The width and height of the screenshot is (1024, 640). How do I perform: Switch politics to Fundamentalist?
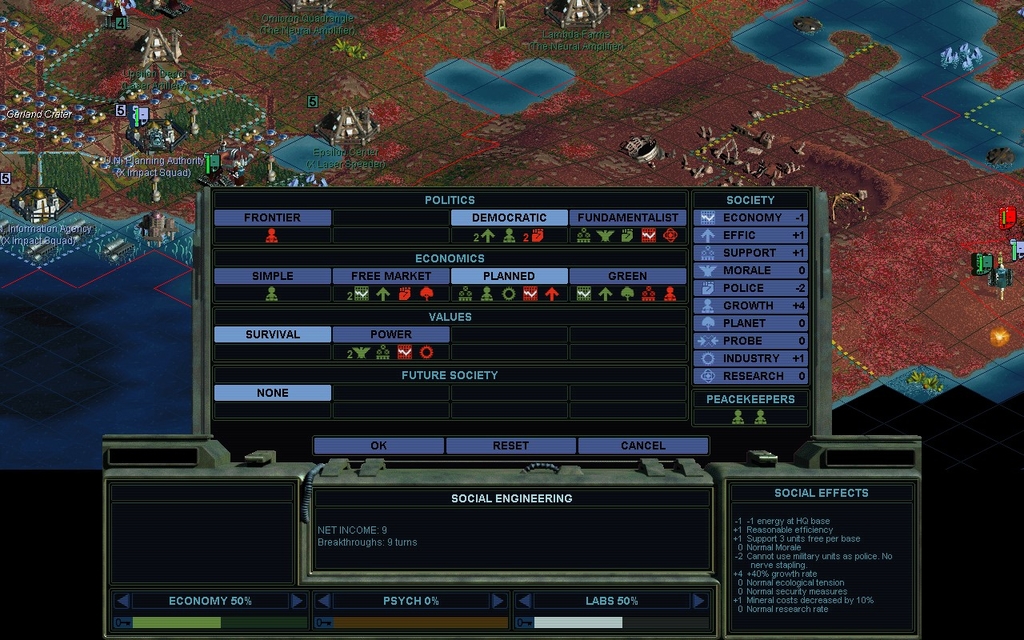pyautogui.click(x=628, y=217)
